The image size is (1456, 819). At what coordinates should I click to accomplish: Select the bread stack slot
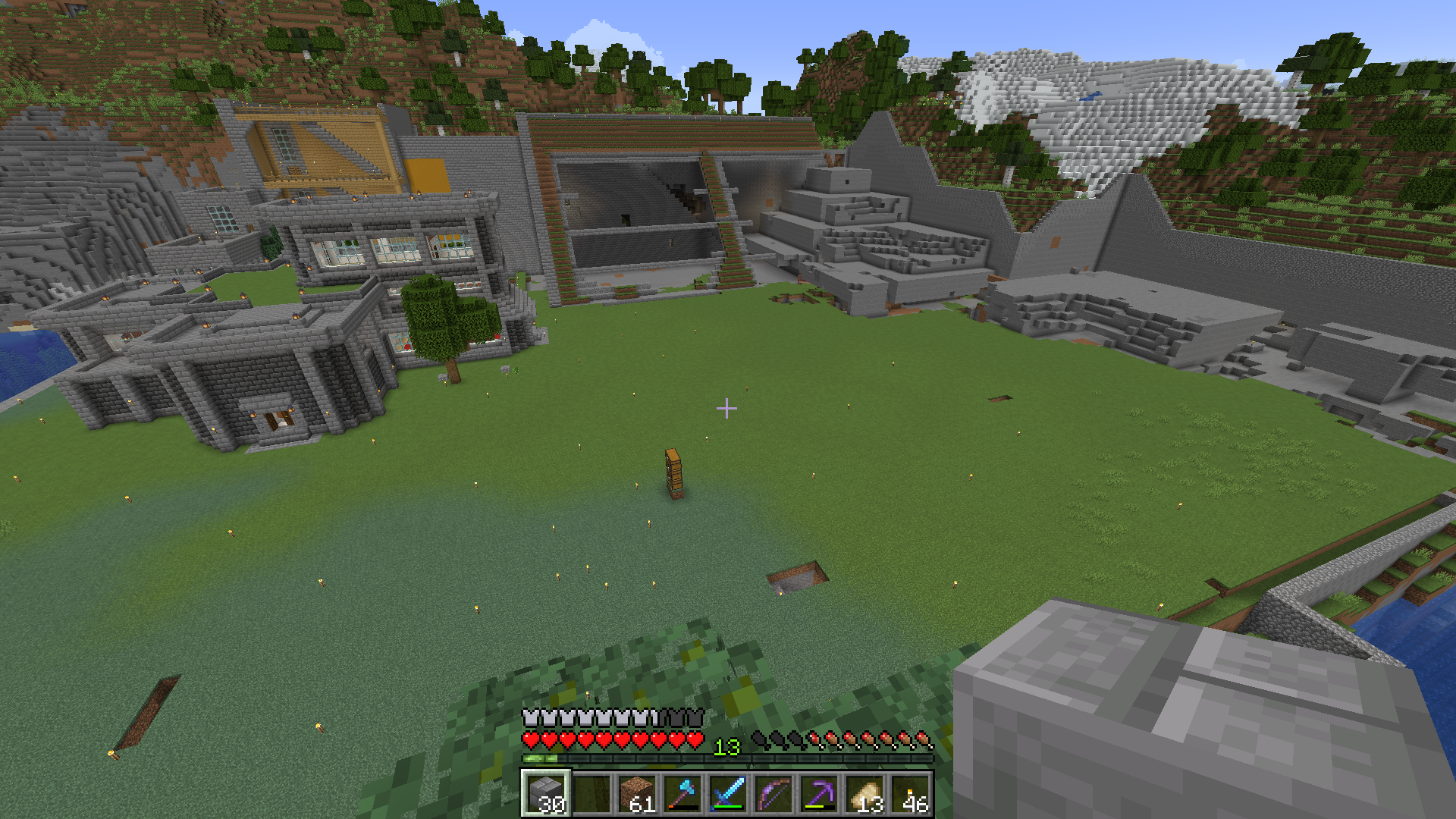(864, 793)
